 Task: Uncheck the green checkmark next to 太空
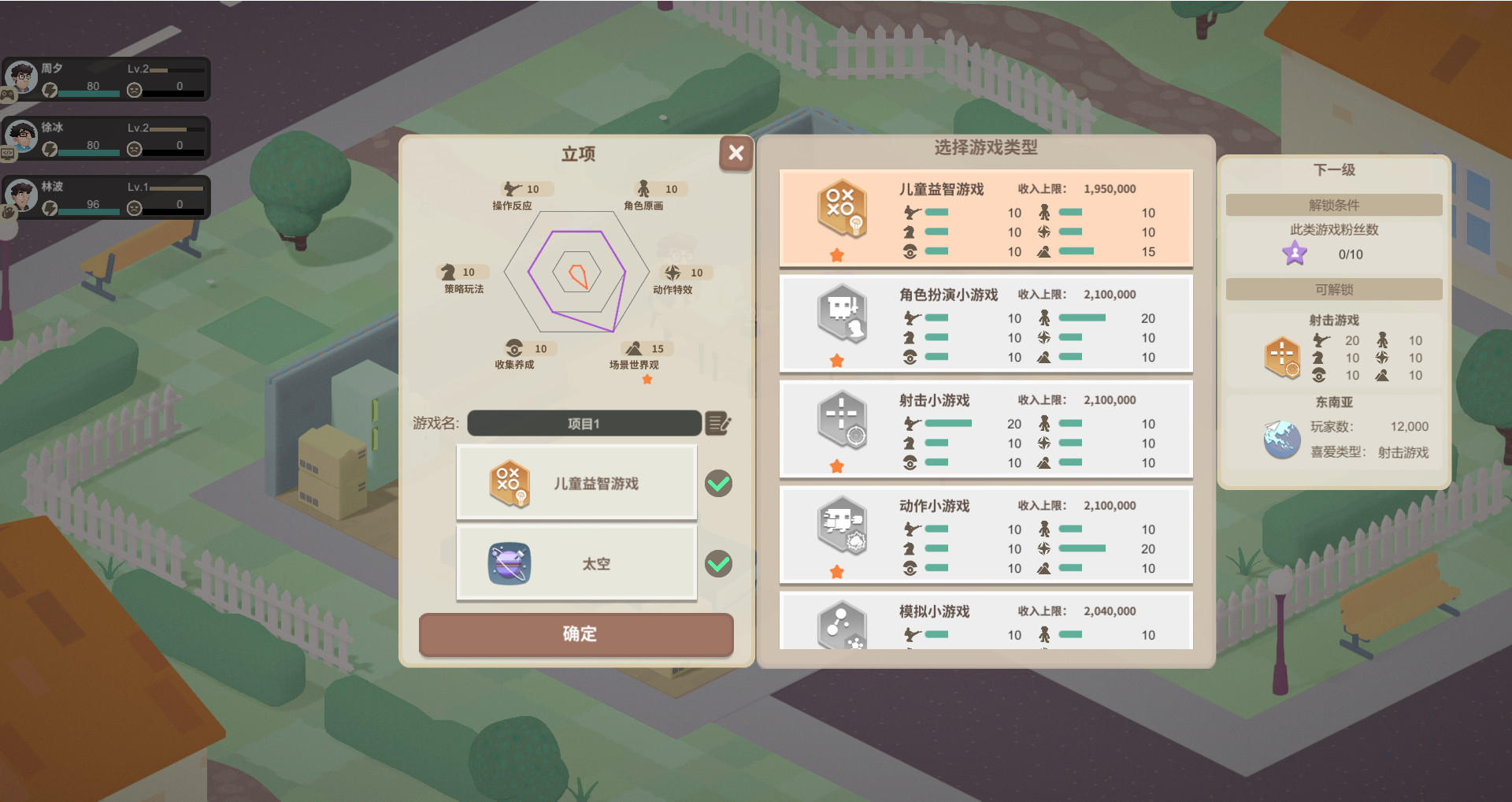point(717,563)
